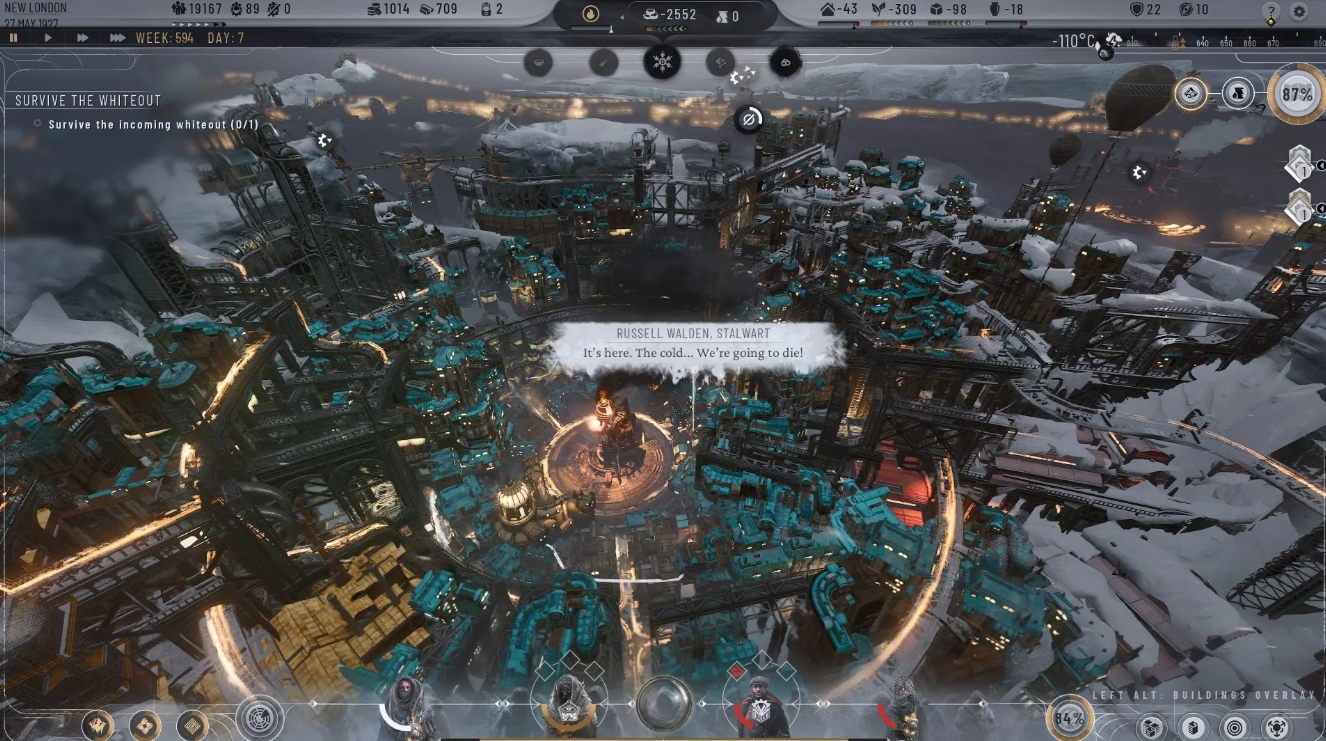Select the fastest game speed arrows
The width and height of the screenshot is (1326, 741).
point(113,38)
